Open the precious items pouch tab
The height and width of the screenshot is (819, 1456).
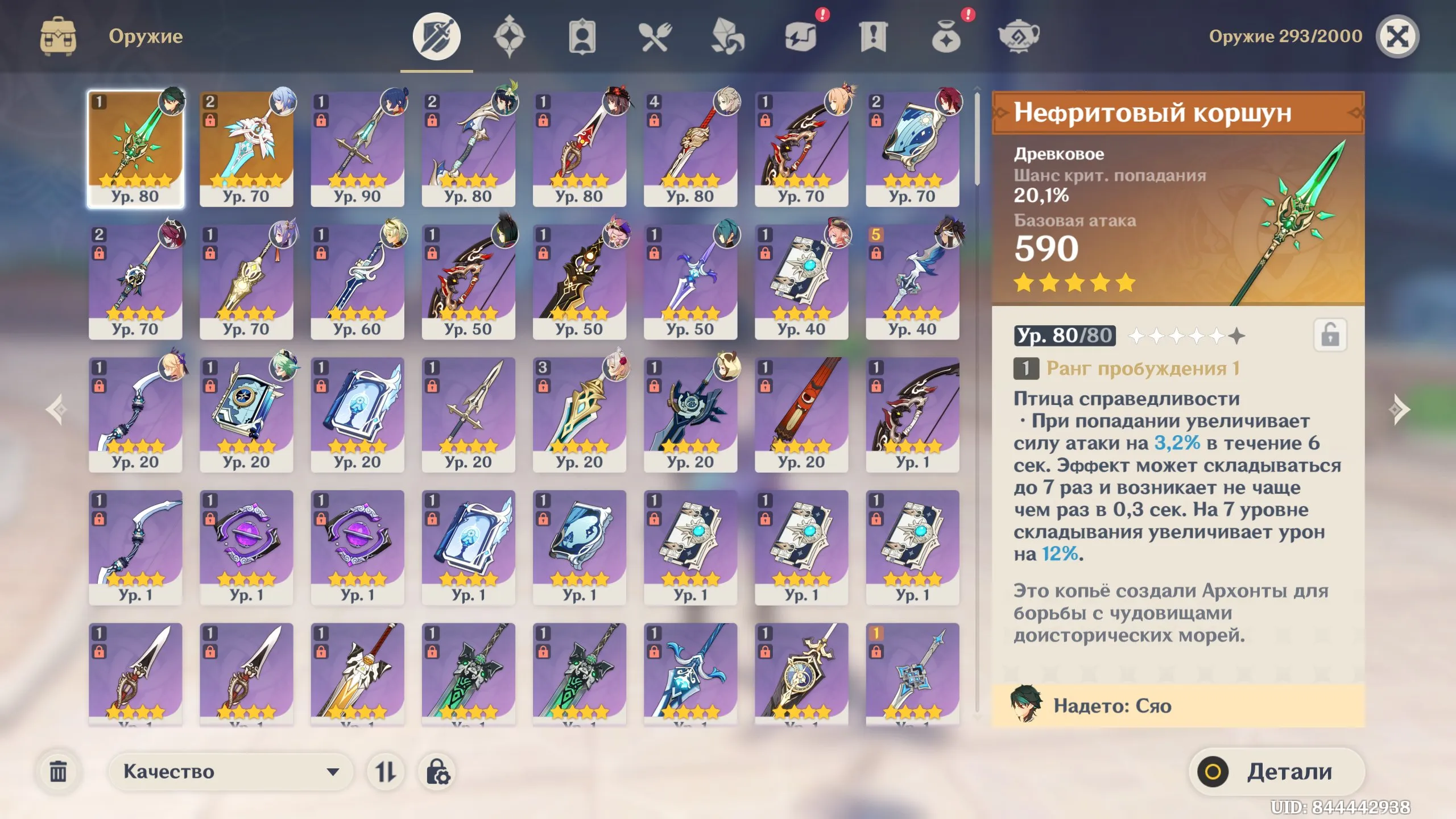[946, 37]
